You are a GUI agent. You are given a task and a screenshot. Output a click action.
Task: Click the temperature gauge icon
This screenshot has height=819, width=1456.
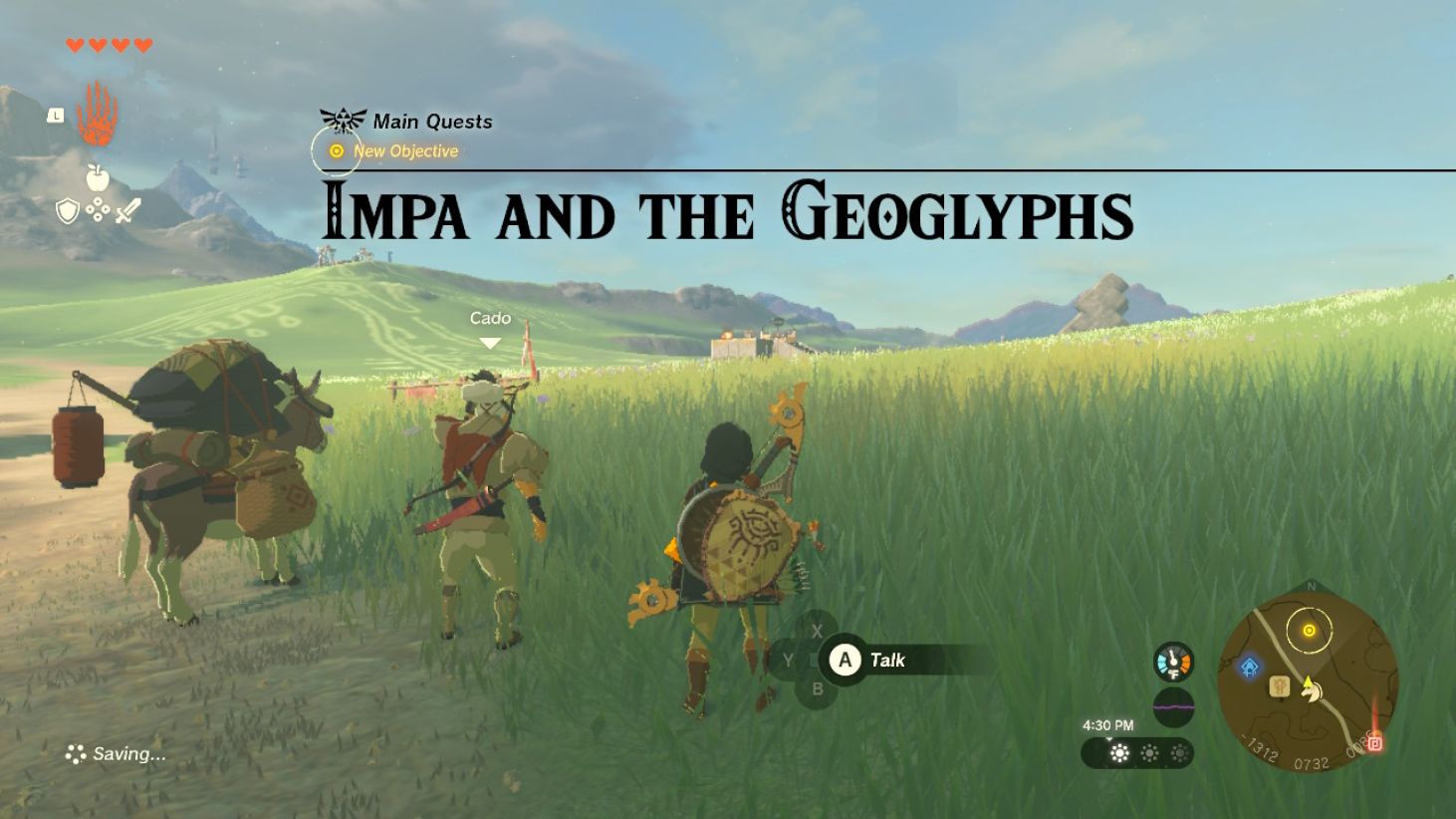(x=1174, y=660)
